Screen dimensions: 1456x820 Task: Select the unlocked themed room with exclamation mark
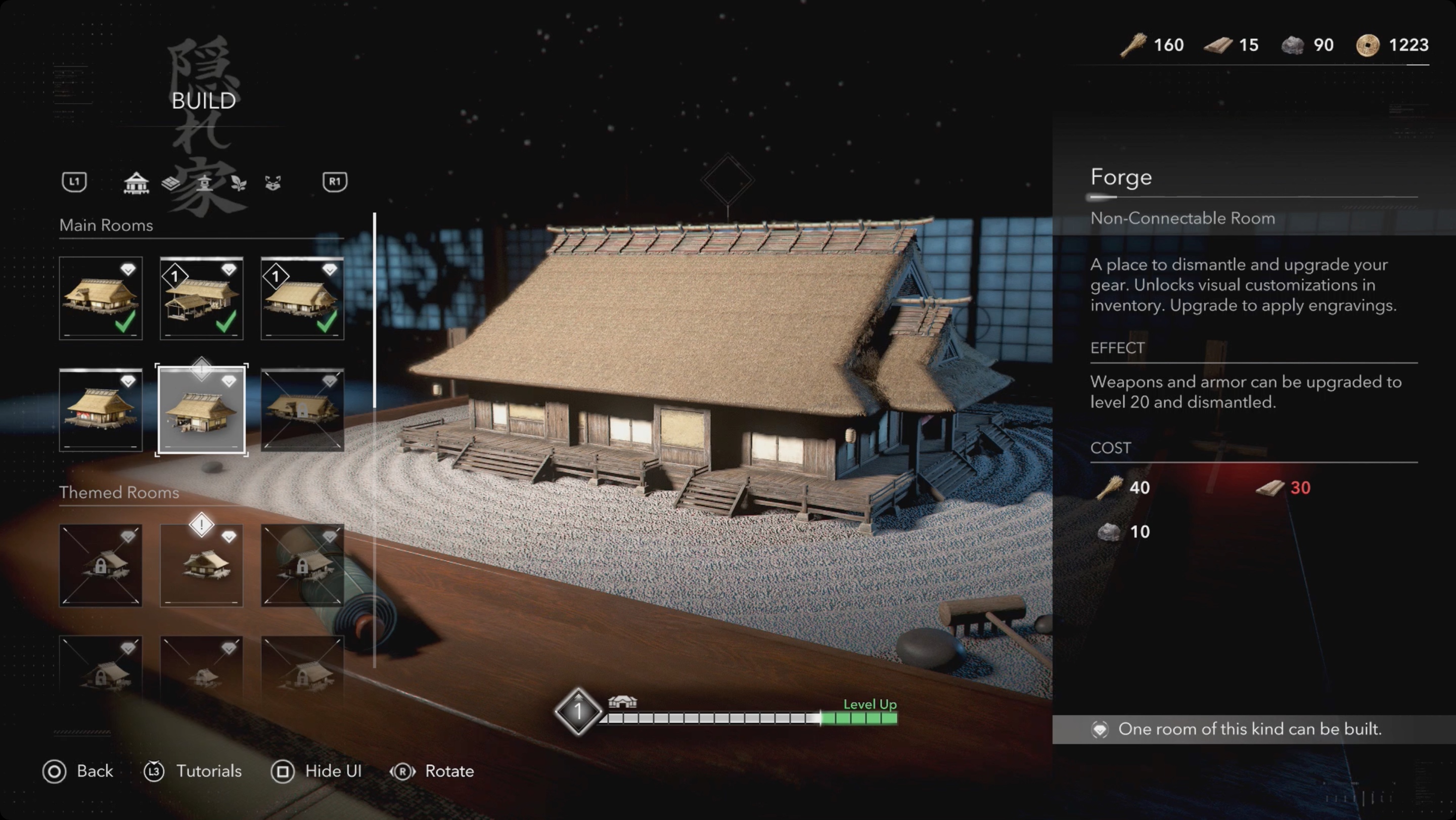(201, 565)
